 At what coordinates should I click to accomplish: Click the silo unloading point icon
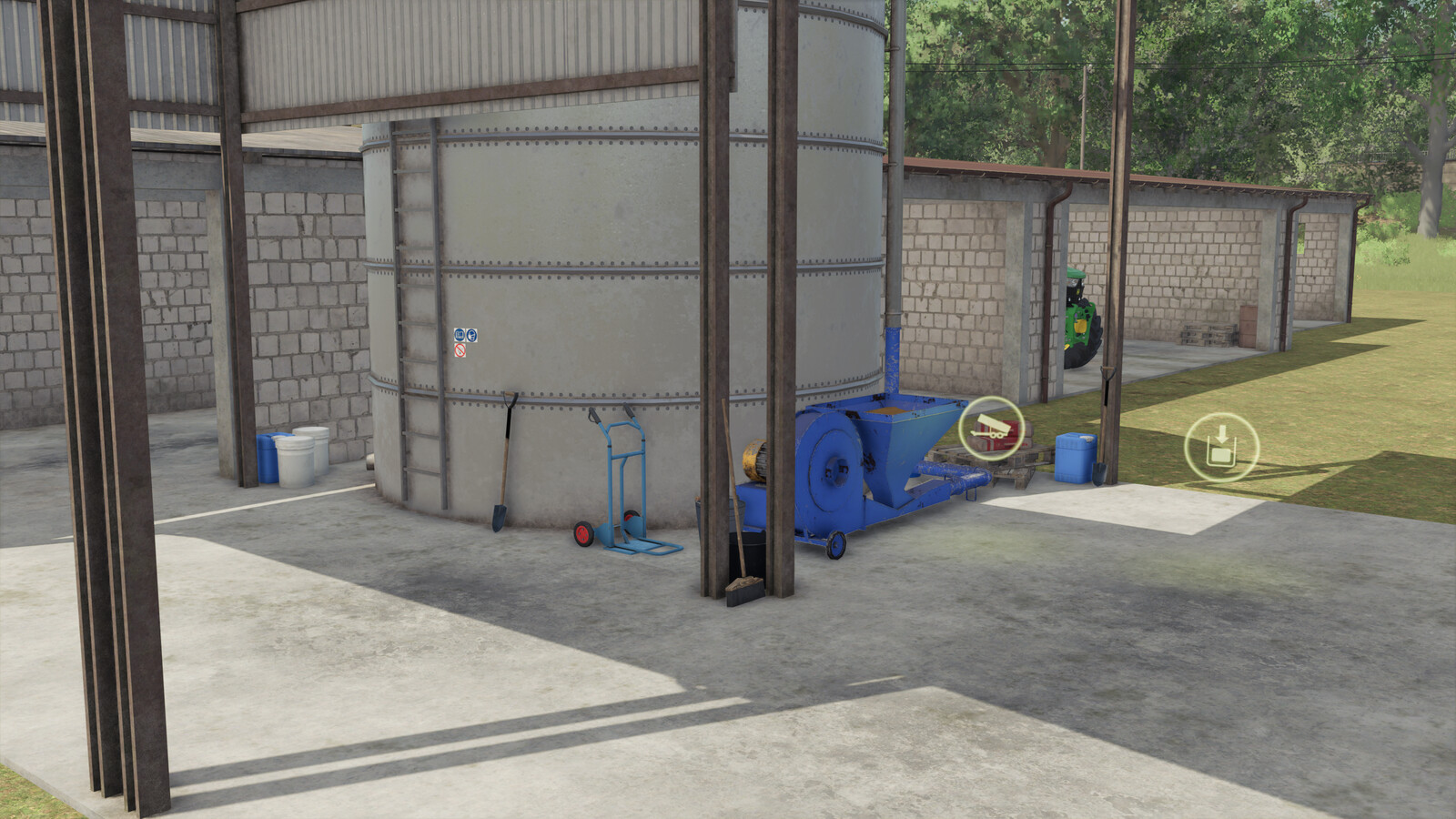click(x=1222, y=446)
